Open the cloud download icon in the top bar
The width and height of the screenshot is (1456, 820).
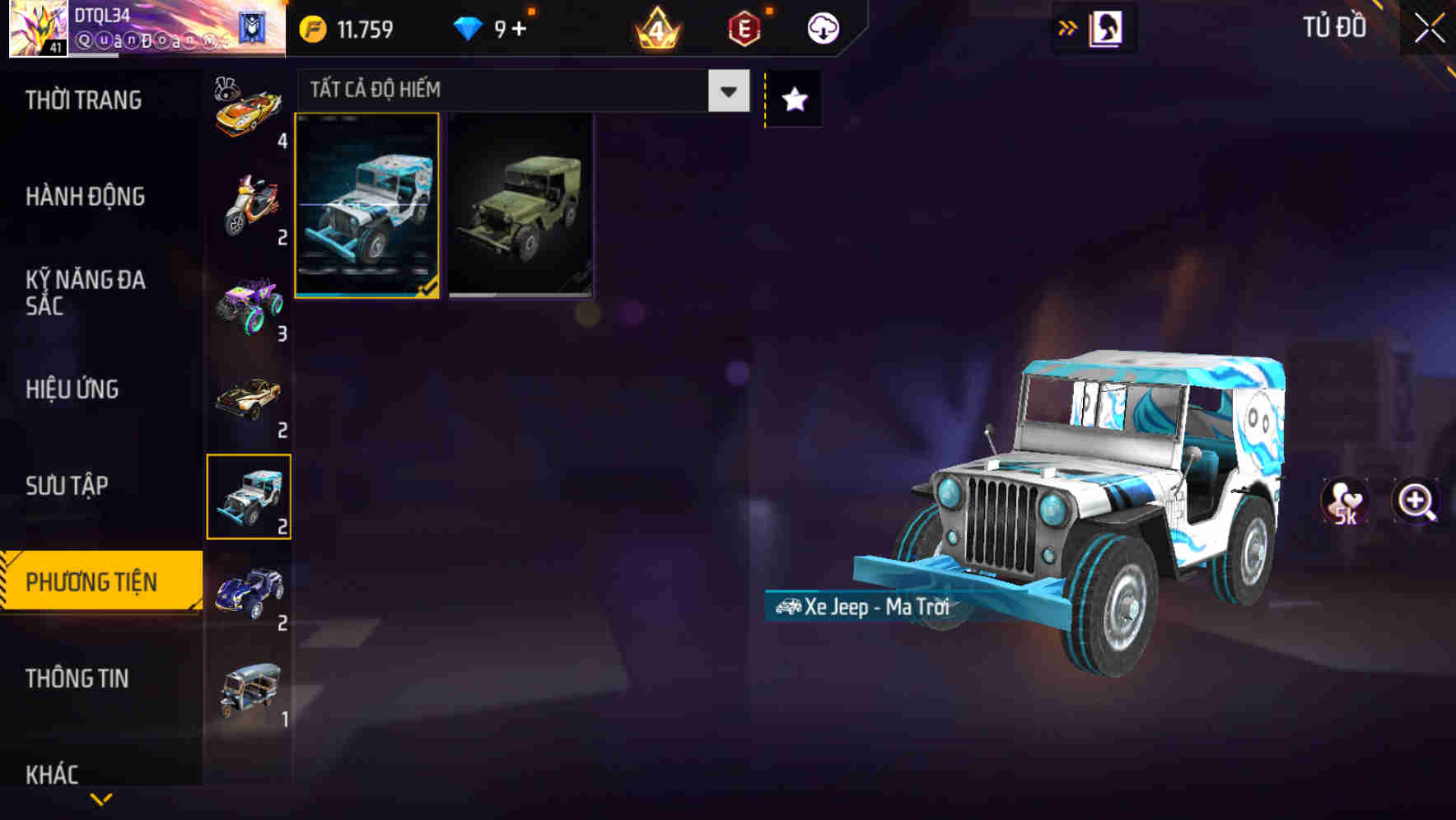tap(823, 26)
